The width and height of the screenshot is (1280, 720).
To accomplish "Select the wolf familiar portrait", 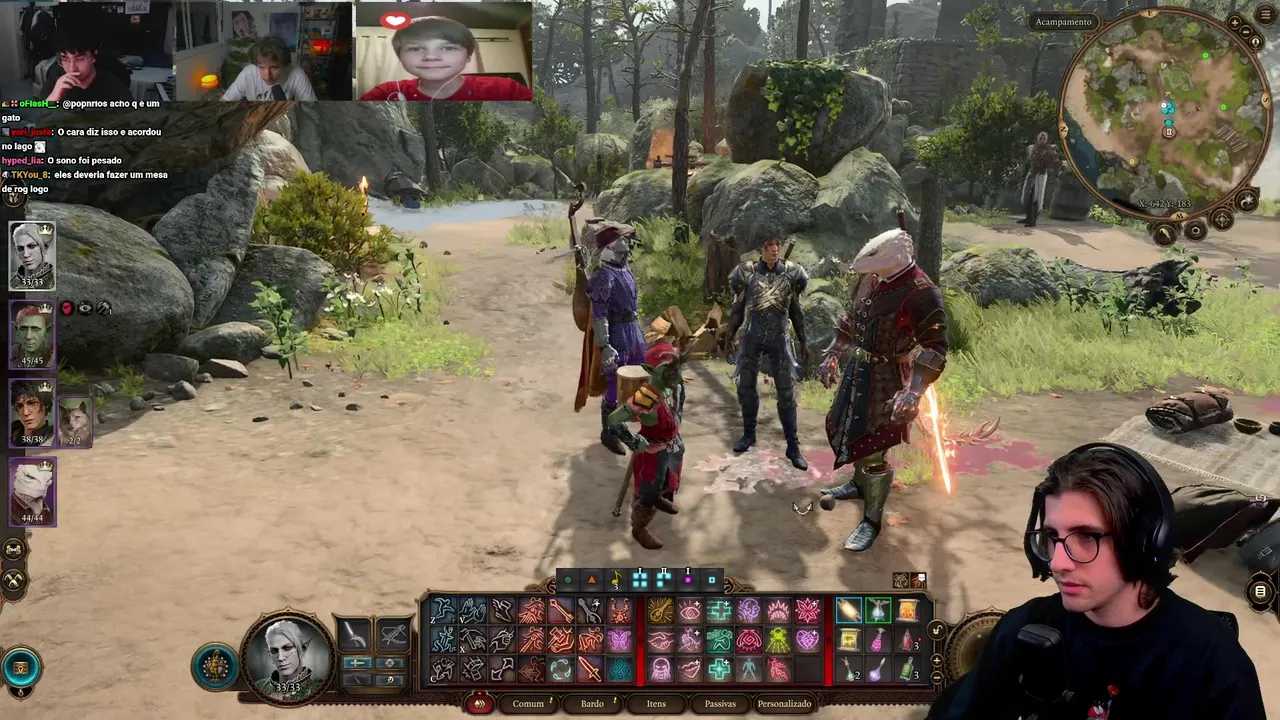I will [74, 420].
